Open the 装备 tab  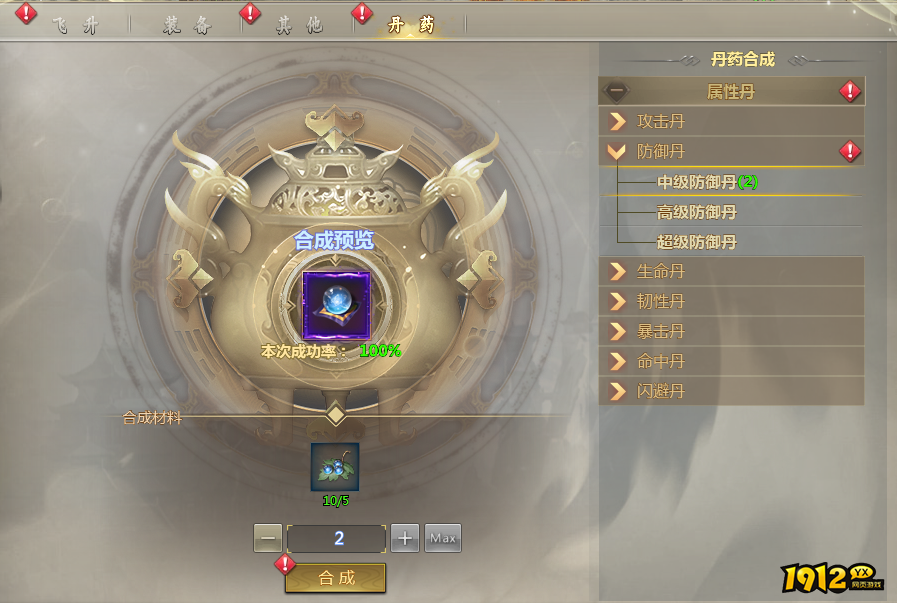point(188,25)
